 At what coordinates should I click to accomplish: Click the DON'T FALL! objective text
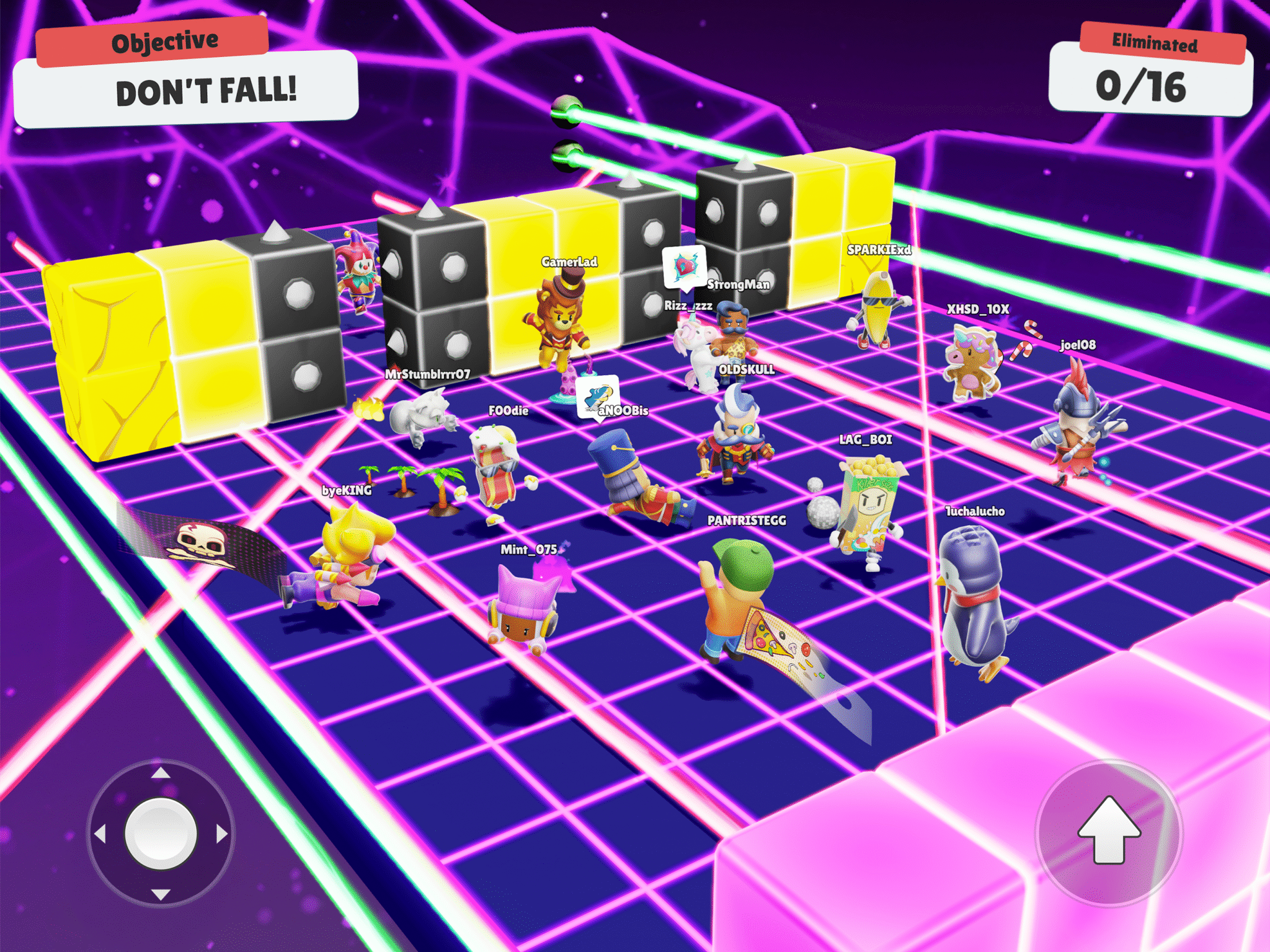(x=207, y=92)
